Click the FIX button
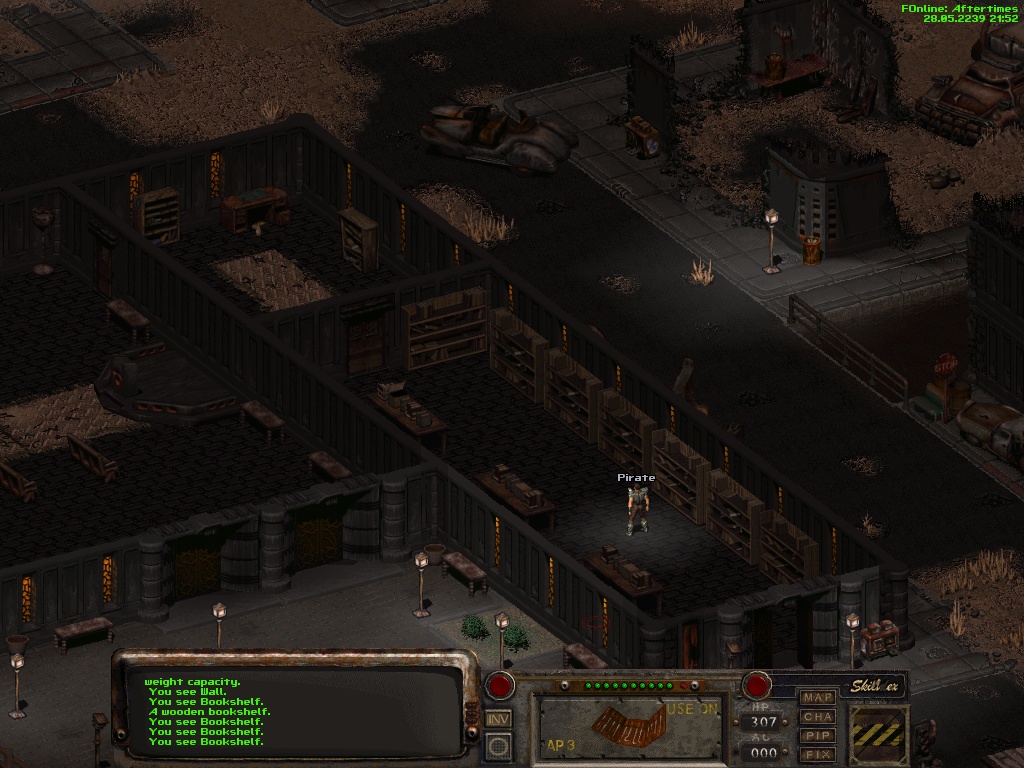This screenshot has width=1024, height=768. 818,754
